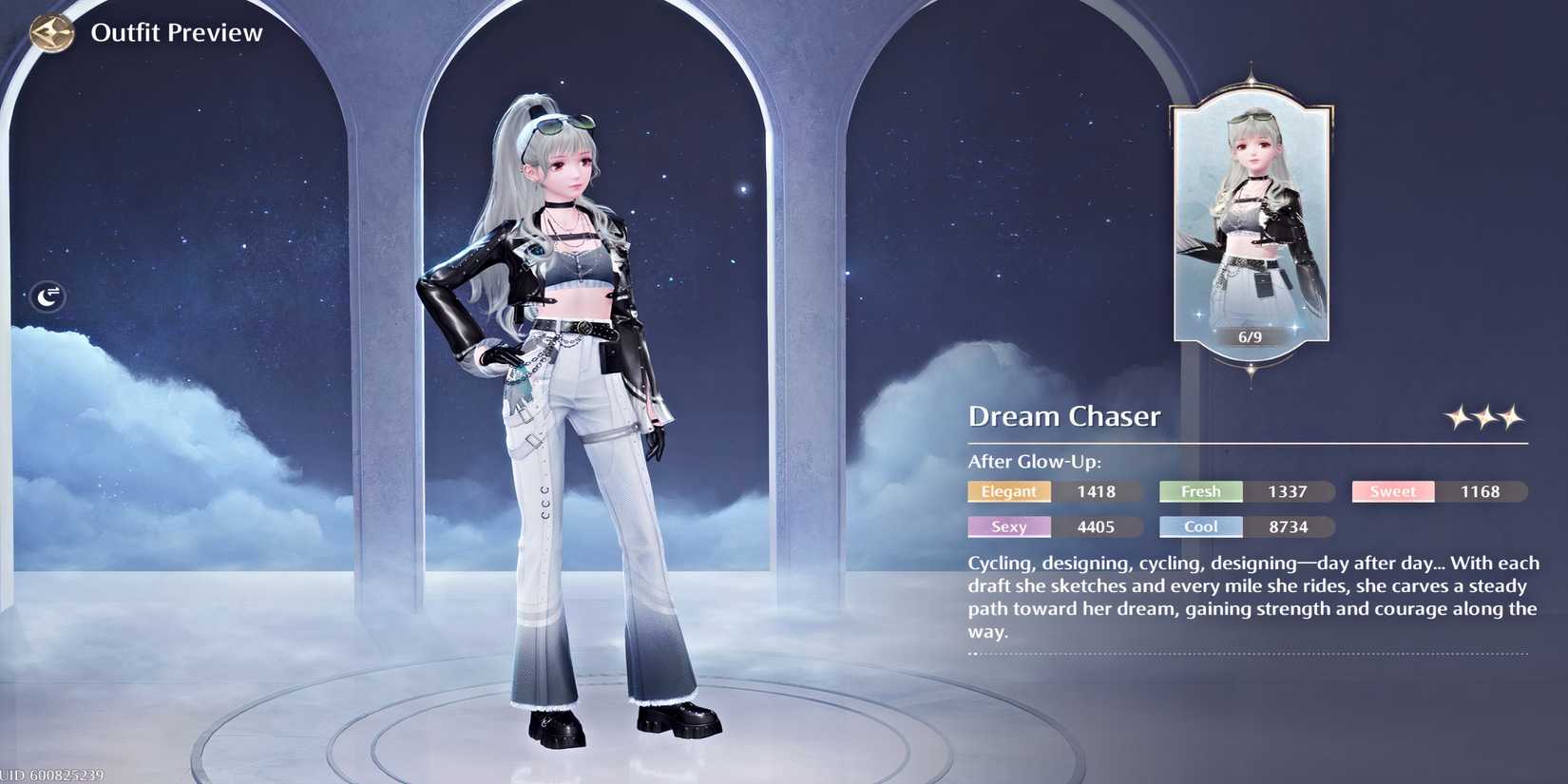
Task: Select the Elegant attribute tag
Action: pyautogui.click(x=1008, y=491)
